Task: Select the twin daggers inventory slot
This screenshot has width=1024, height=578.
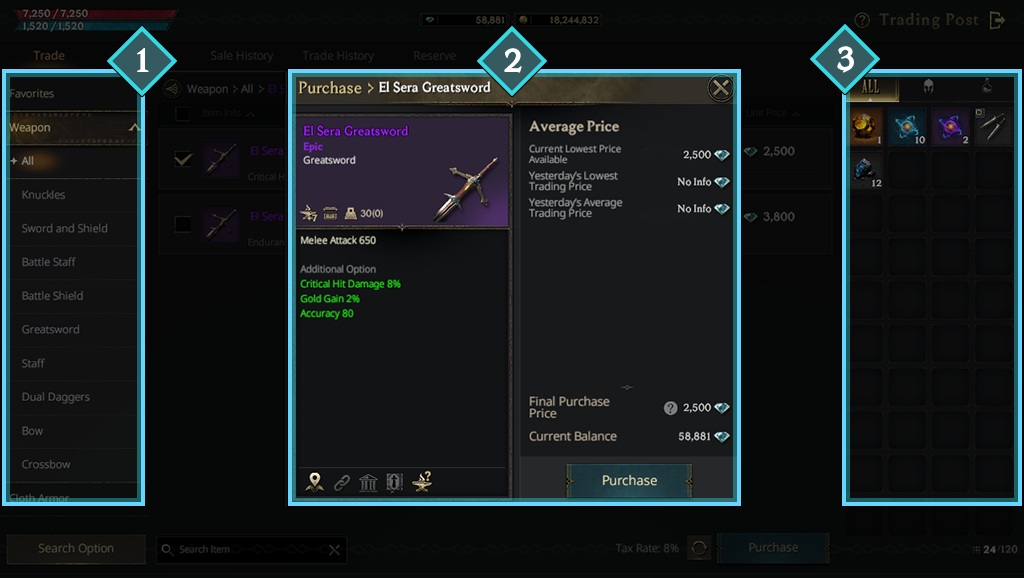Action: (993, 125)
